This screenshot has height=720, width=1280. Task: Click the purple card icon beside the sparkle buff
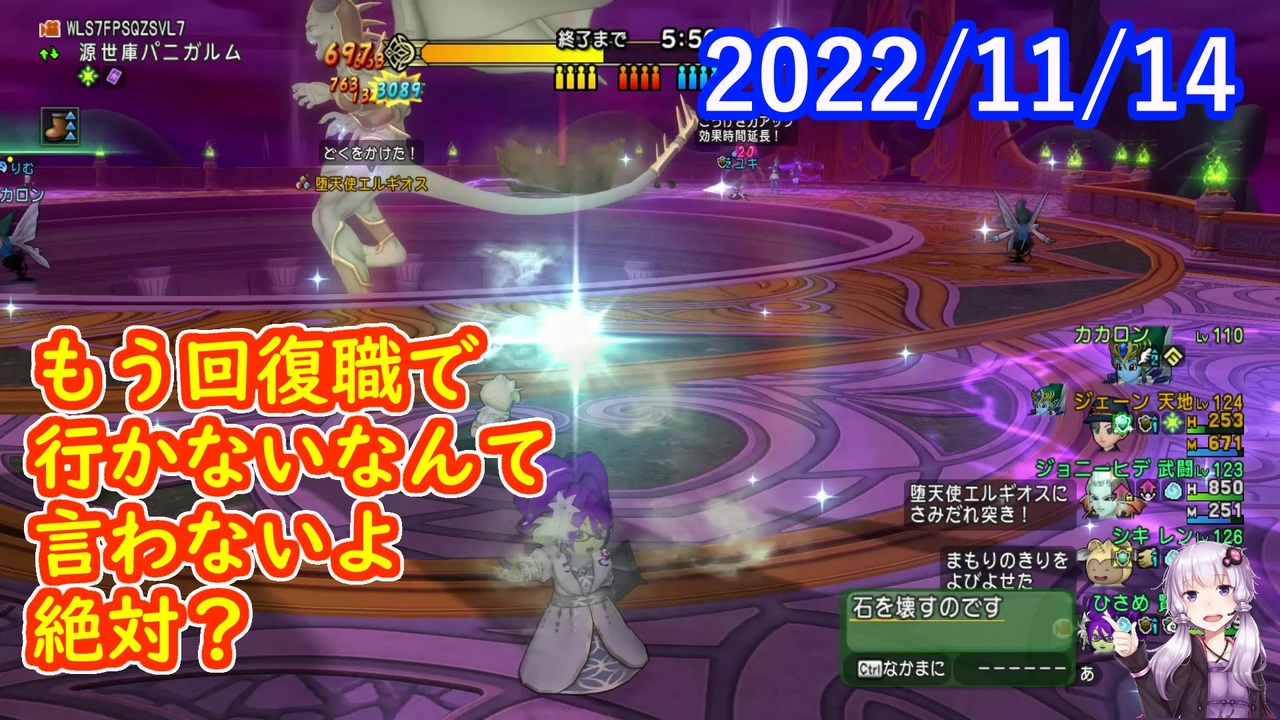pos(112,77)
